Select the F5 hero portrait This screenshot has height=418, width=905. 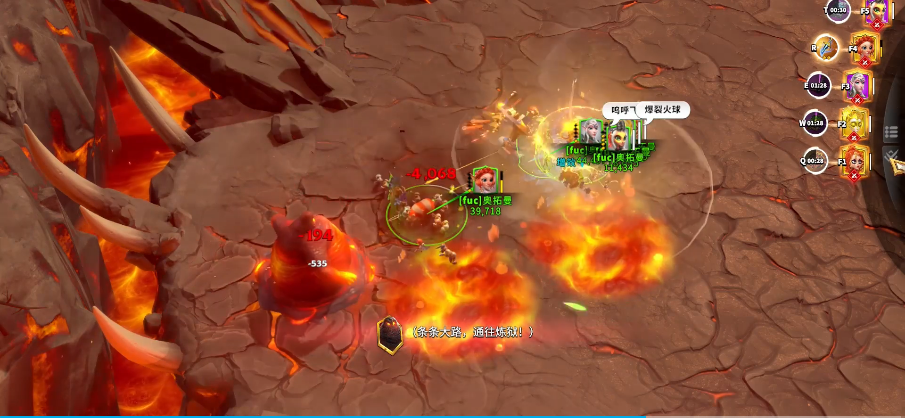877,11
